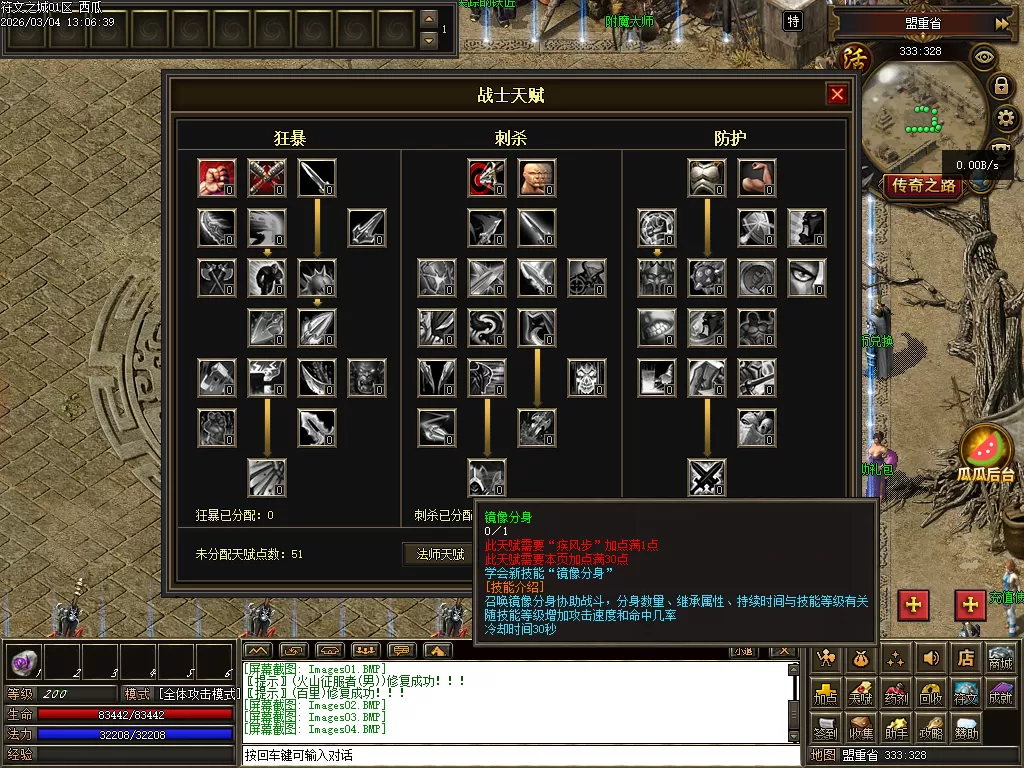Open the 商城 mall
1024x768 pixels.
pos(1000,658)
